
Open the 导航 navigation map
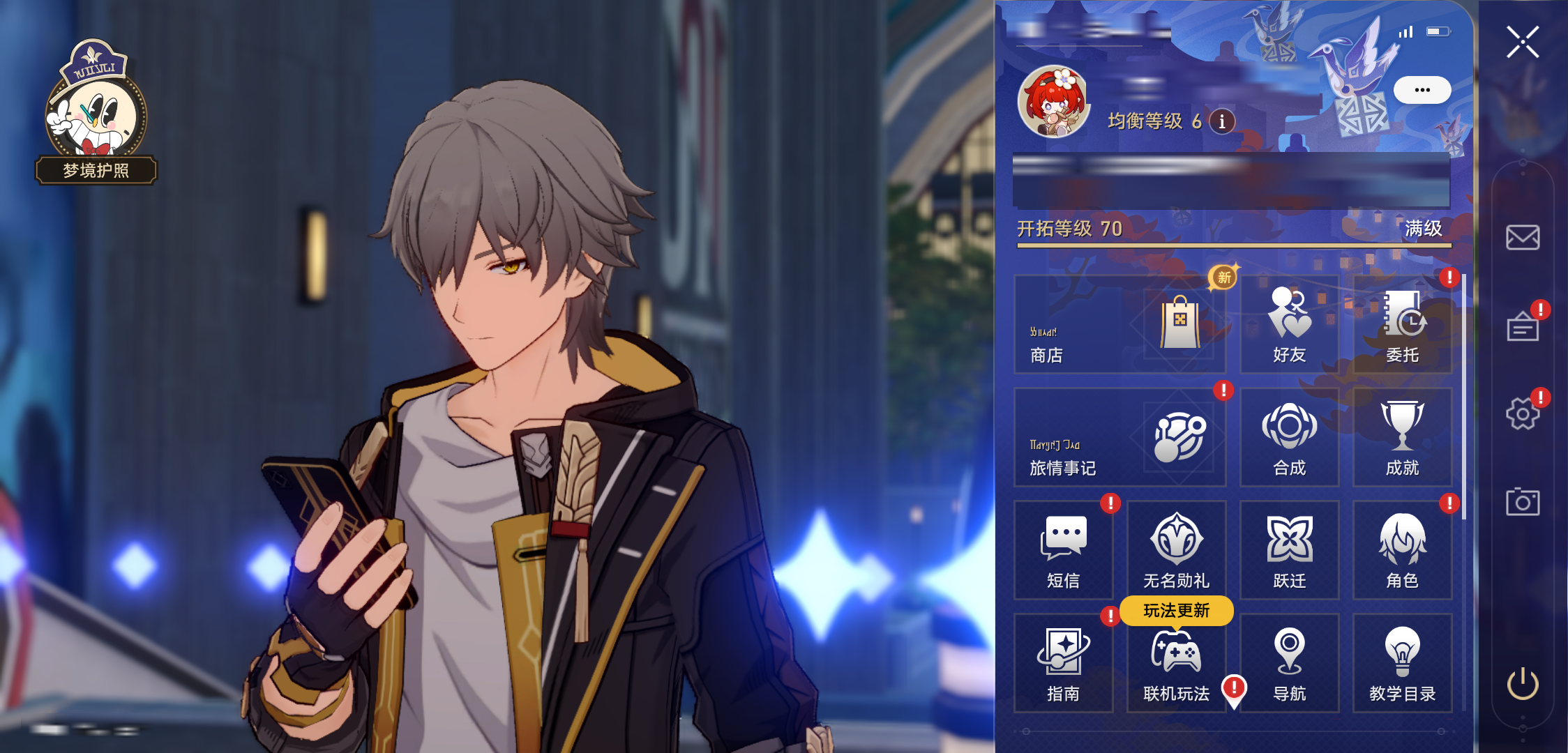[x=1289, y=663]
